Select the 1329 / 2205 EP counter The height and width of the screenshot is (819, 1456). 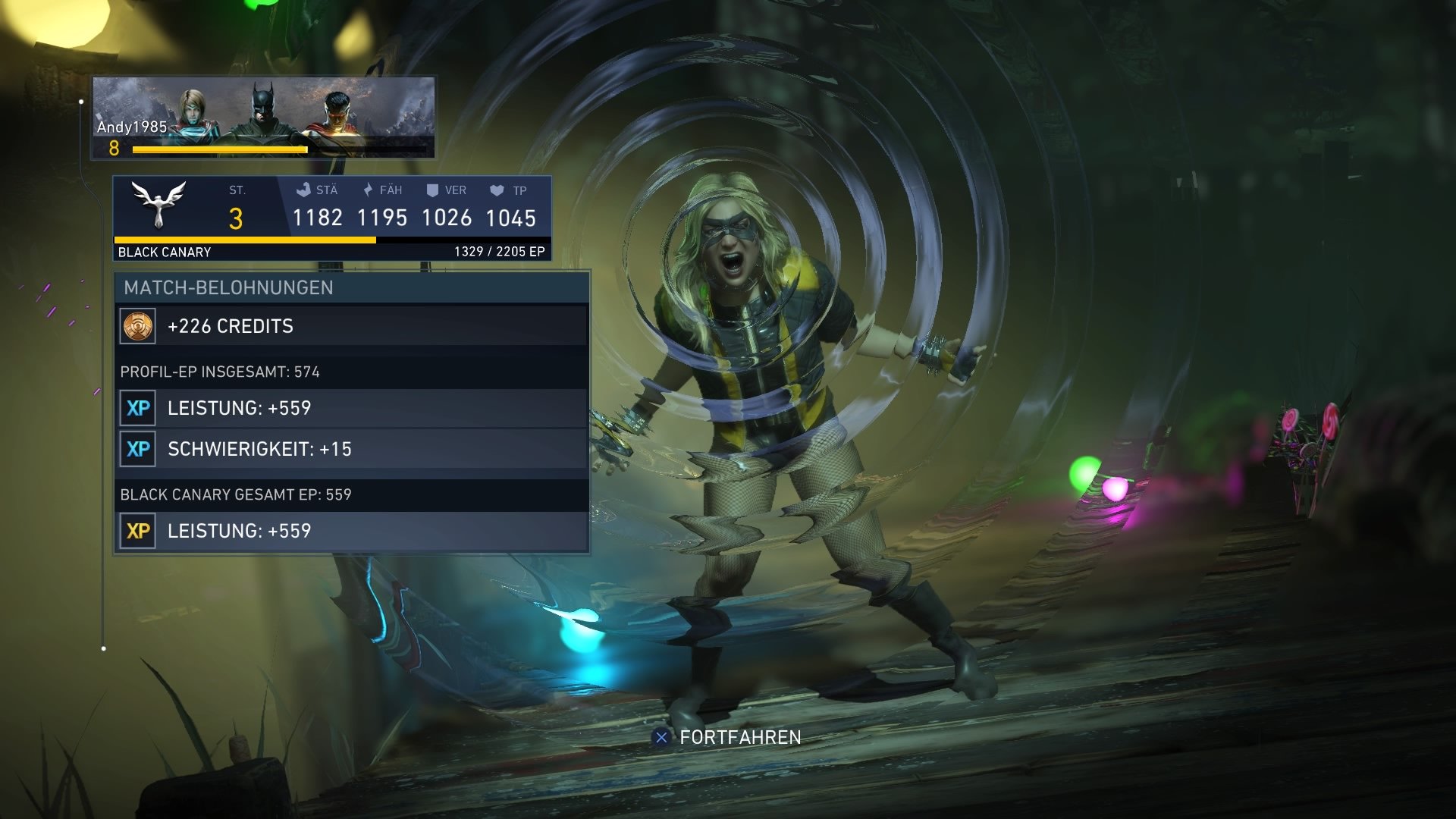(x=497, y=251)
